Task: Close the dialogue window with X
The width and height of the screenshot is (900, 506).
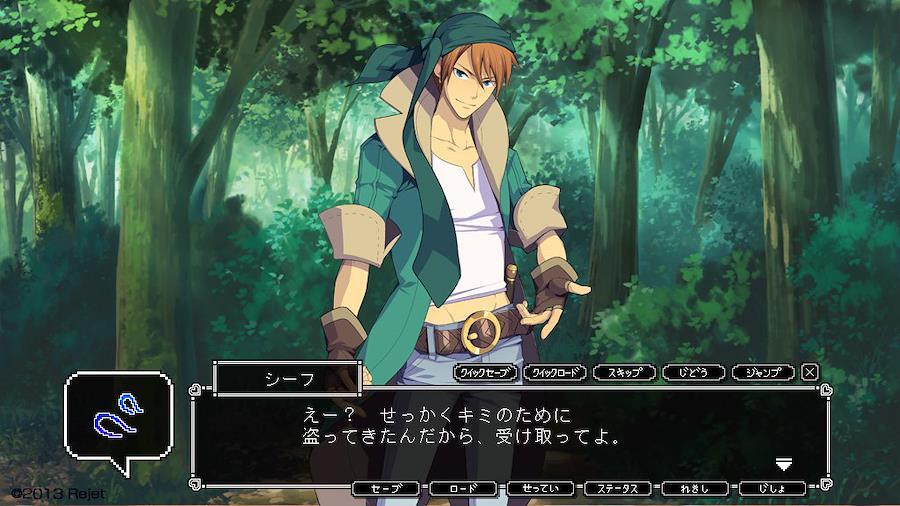Action: point(810,372)
